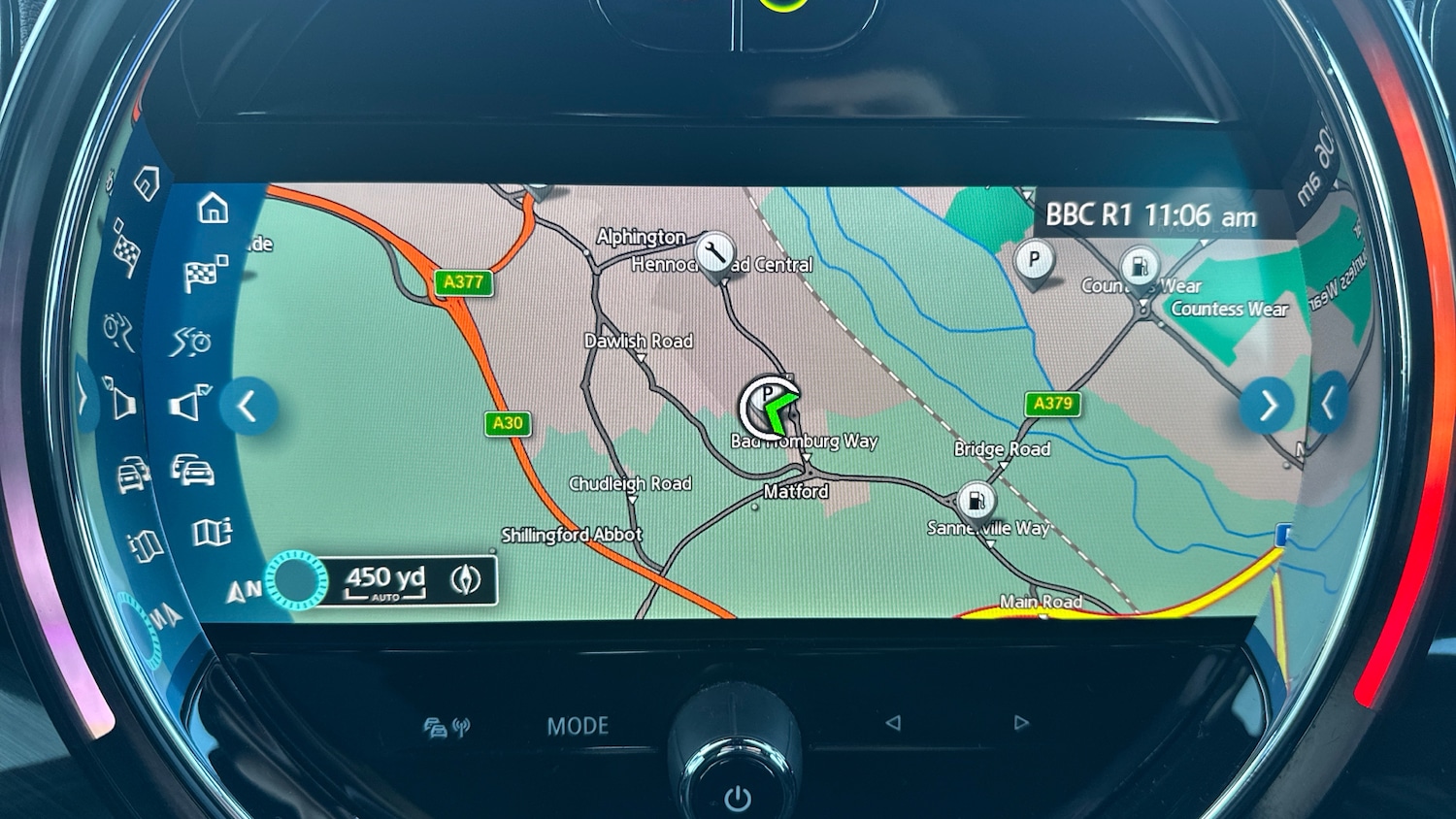Select the parking marker near Countess Wear
Screen dimensions: 1456x819
(x=1034, y=260)
